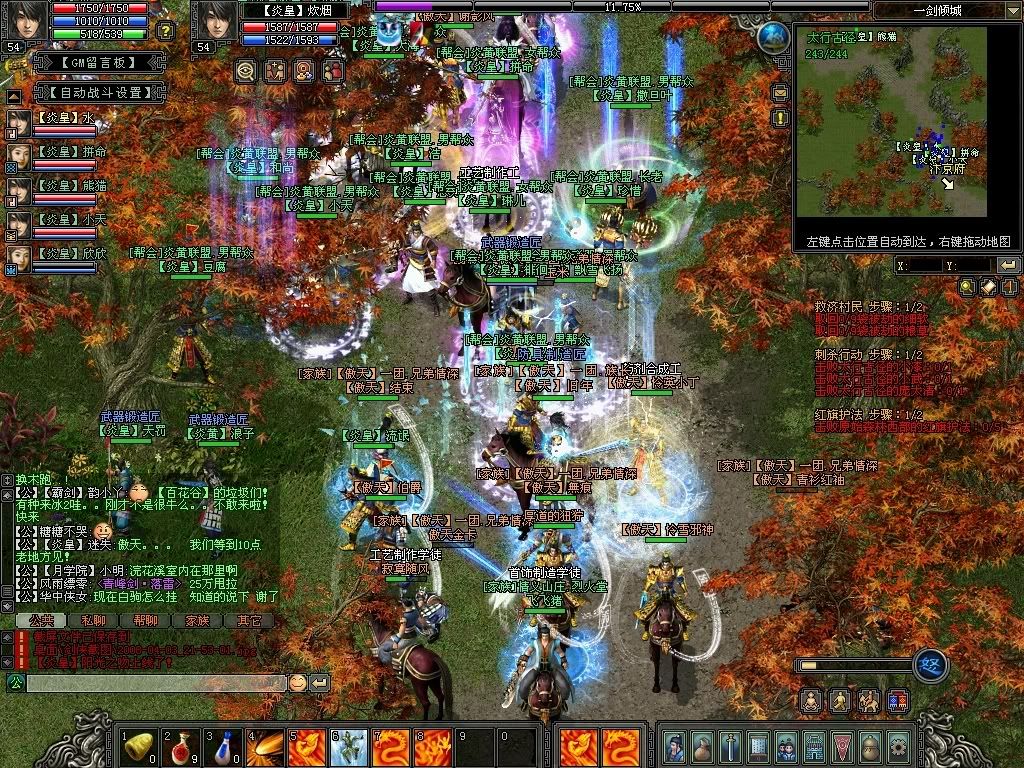
Task: Switch to the 私聊 private chat tab
Action: tap(92, 621)
